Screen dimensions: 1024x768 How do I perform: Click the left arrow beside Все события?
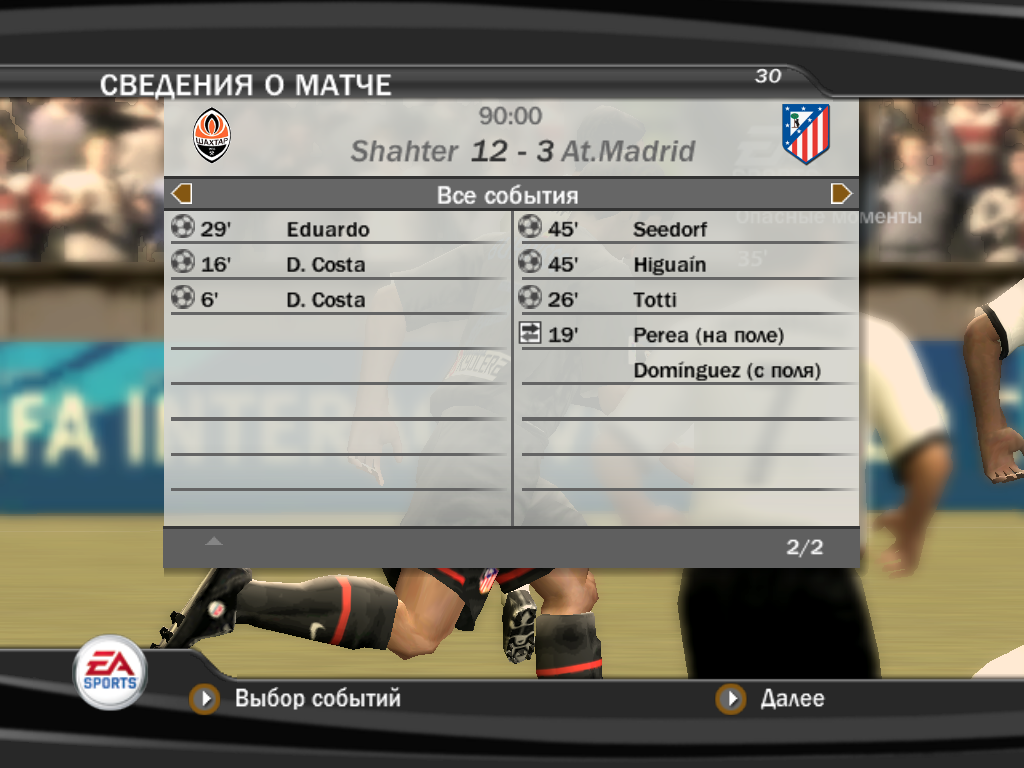coord(182,194)
